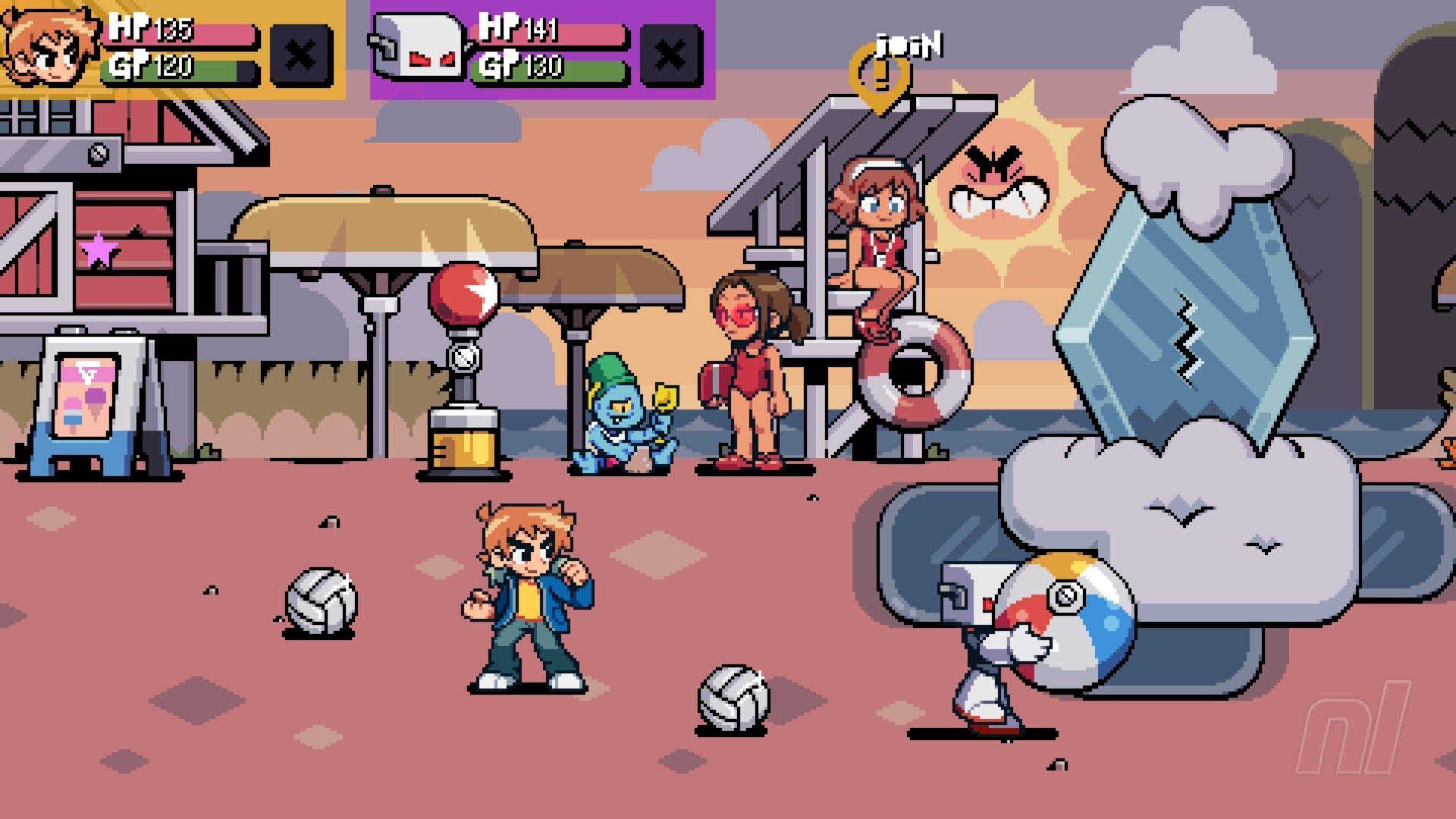This screenshot has height=819, width=1456.
Task: Select the item slot in the purple player panel
Action: click(x=671, y=55)
